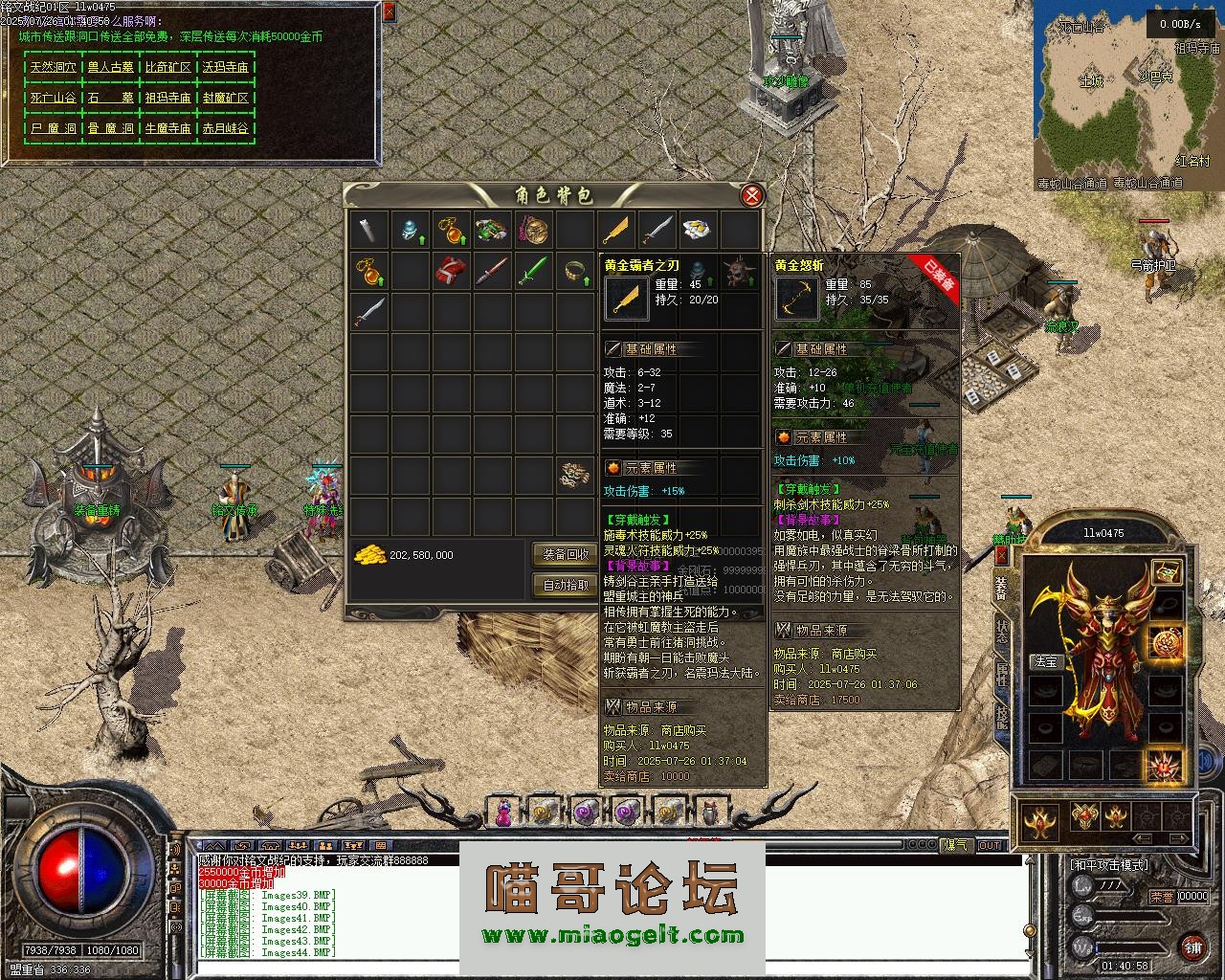
Task: Pick the gold ring inventory slot
Action: [x=574, y=272]
